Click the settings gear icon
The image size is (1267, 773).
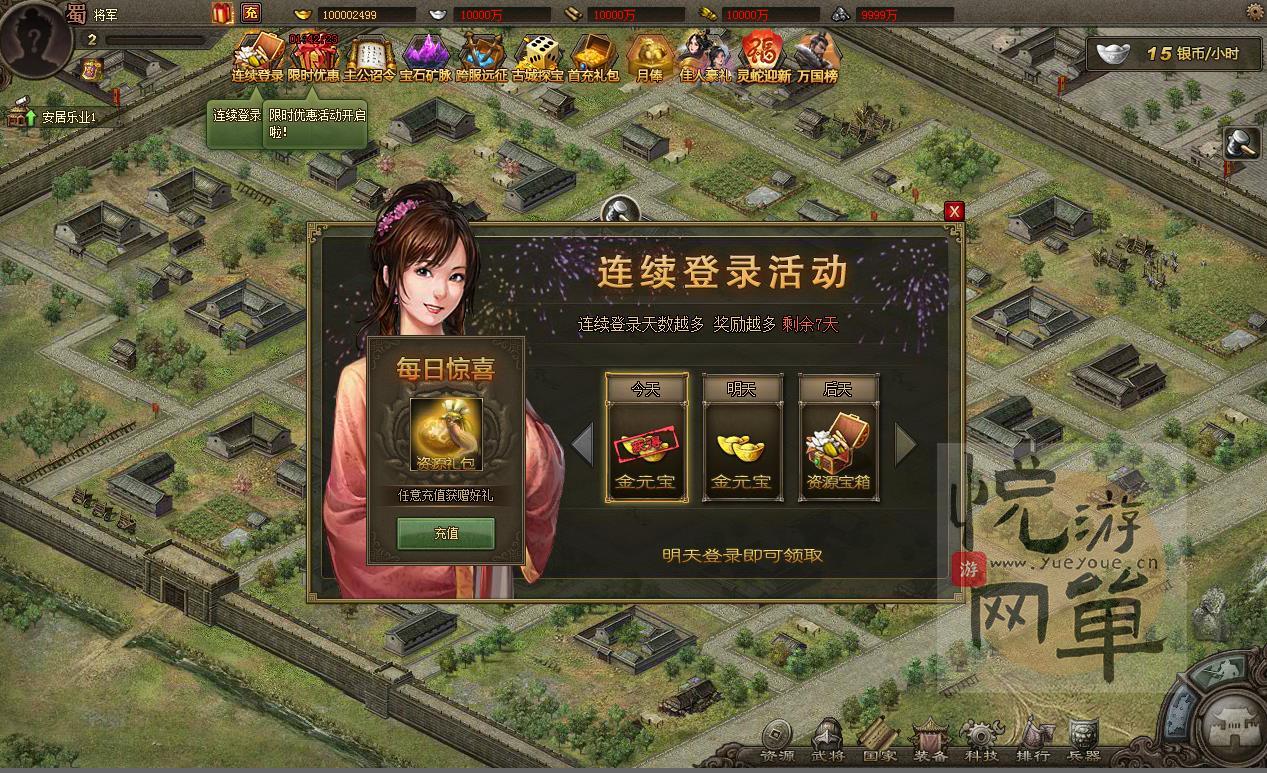pyautogui.click(x=1255, y=11)
